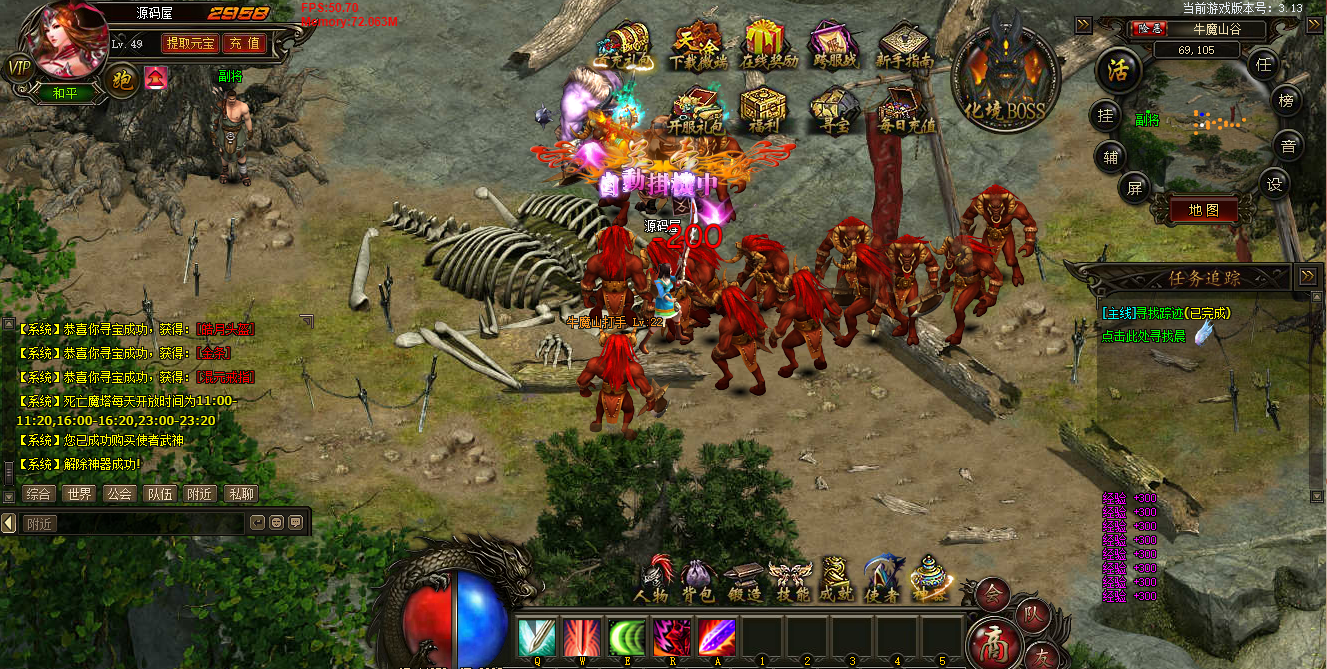Viewport: 1327px width, 669px height.
Task: Open the 寻宝 treasure hunt icon
Action: pyautogui.click(x=832, y=110)
